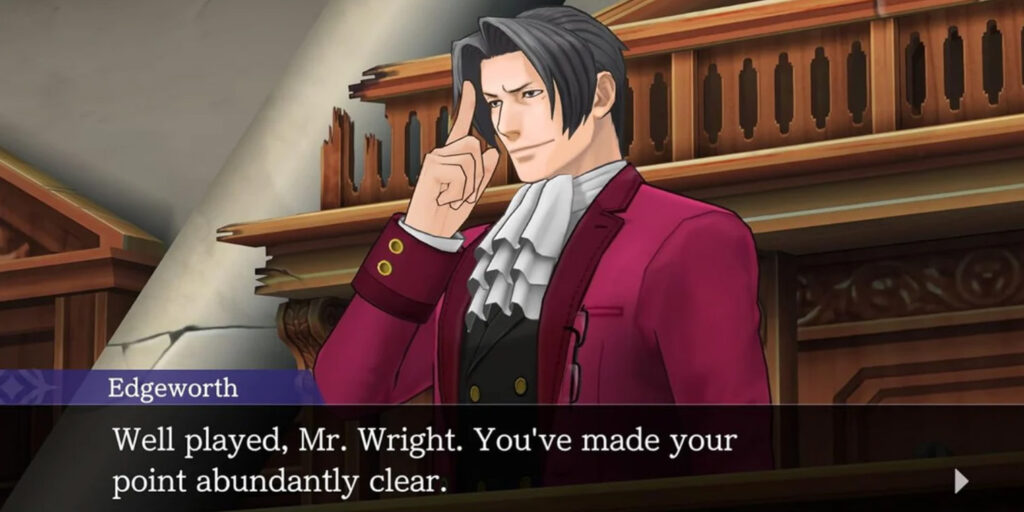The height and width of the screenshot is (512, 1024).
Task: Advance dialogue with the white arrow
Action: click(x=961, y=482)
